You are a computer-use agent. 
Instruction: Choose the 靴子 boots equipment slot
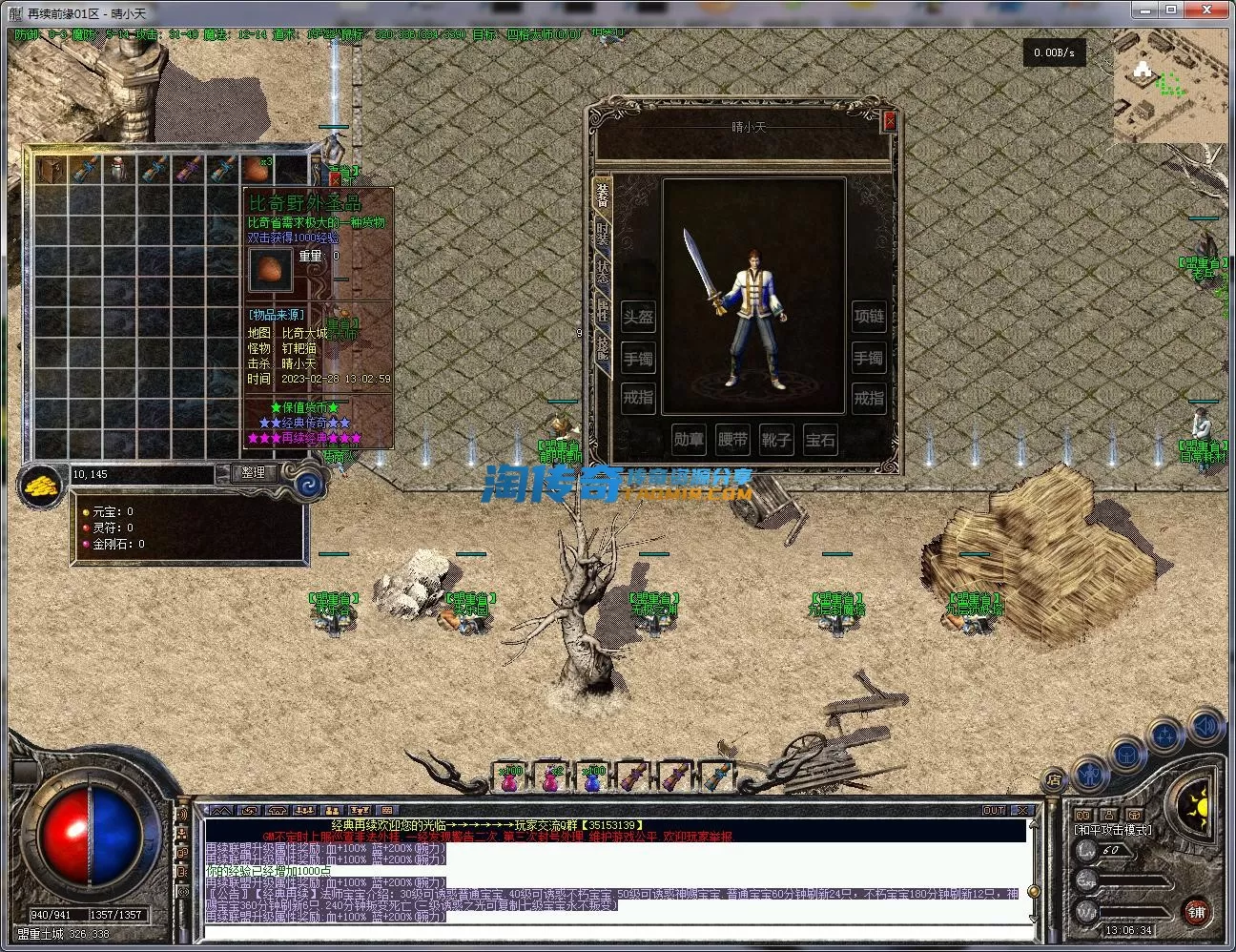776,439
